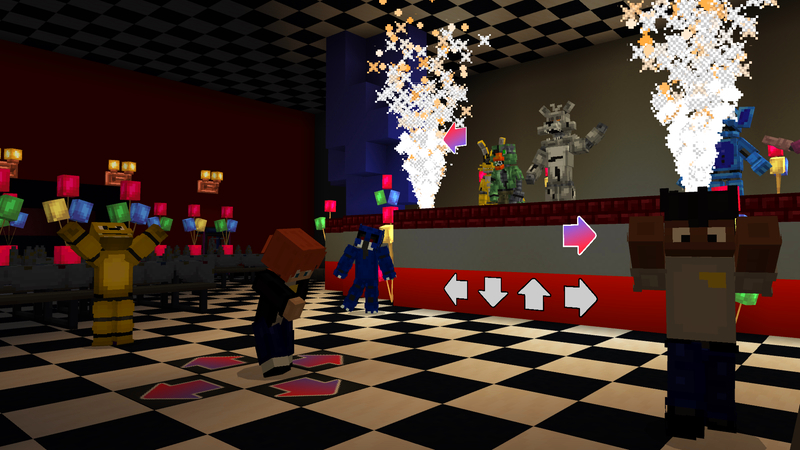Click the falling red right arrow note
Viewport: 800px width, 450px height.
(579, 236)
